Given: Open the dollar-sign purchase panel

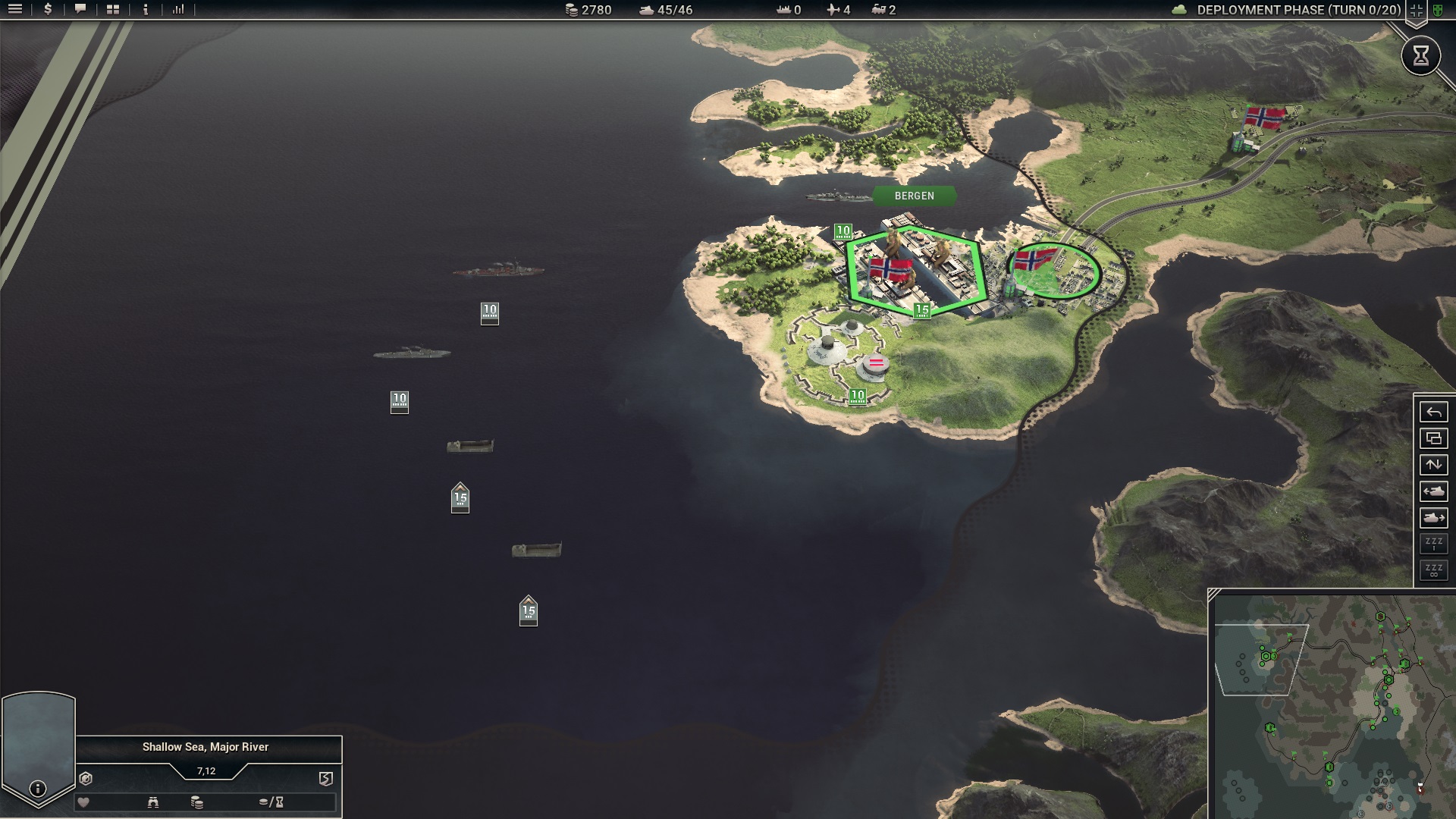Looking at the screenshot, I should pos(48,10).
